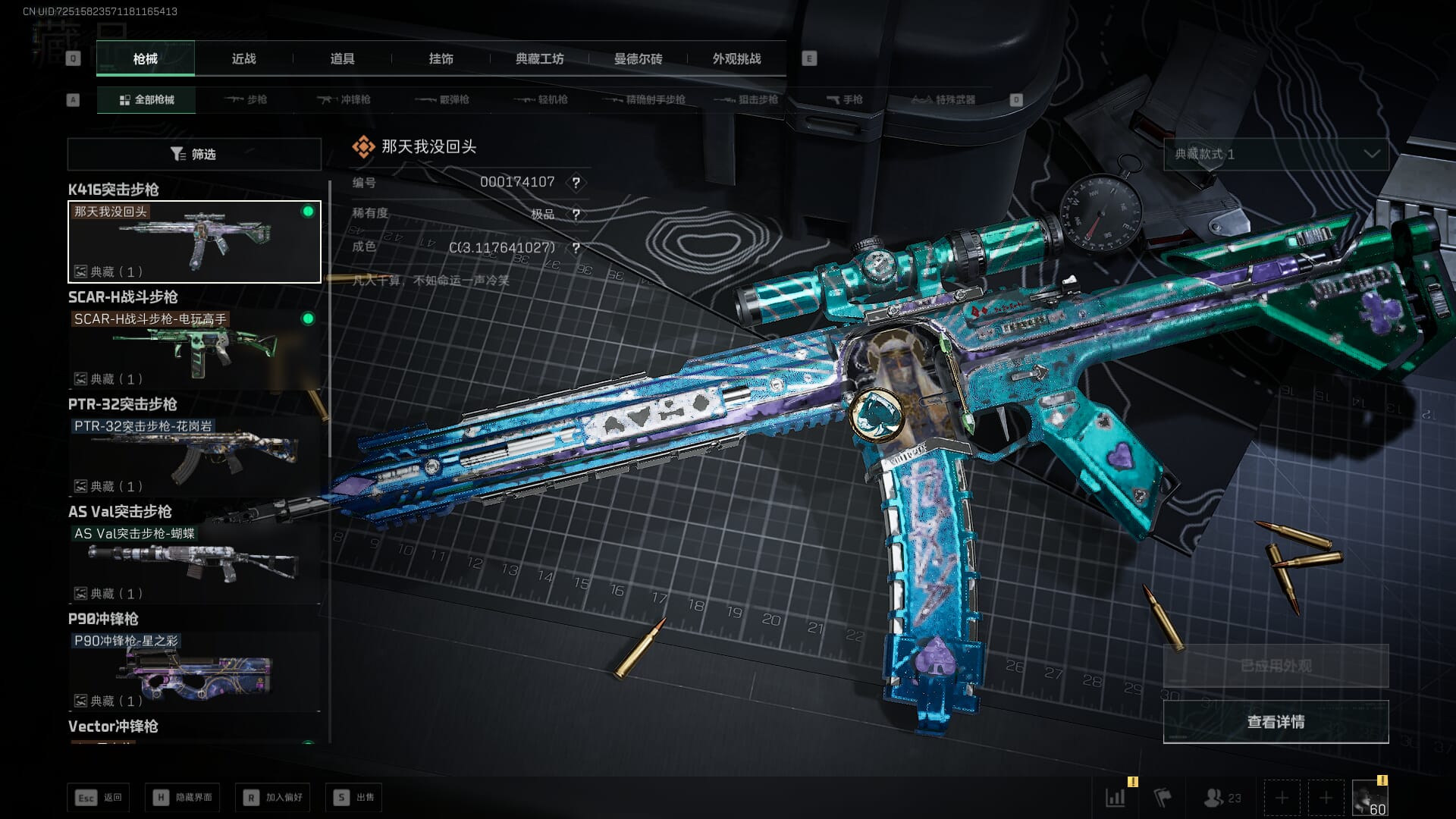The width and height of the screenshot is (1456, 819).
Task: Click the 出售 sell button
Action: tap(353, 797)
